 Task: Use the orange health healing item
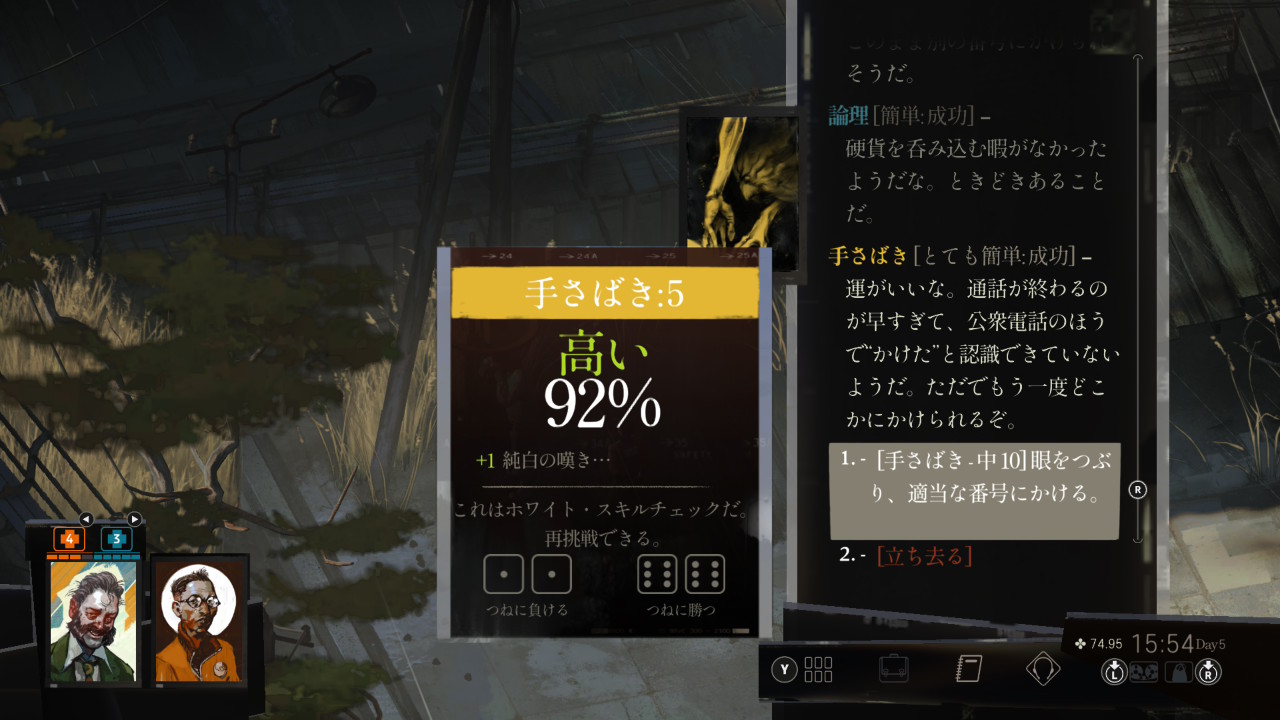click(69, 539)
